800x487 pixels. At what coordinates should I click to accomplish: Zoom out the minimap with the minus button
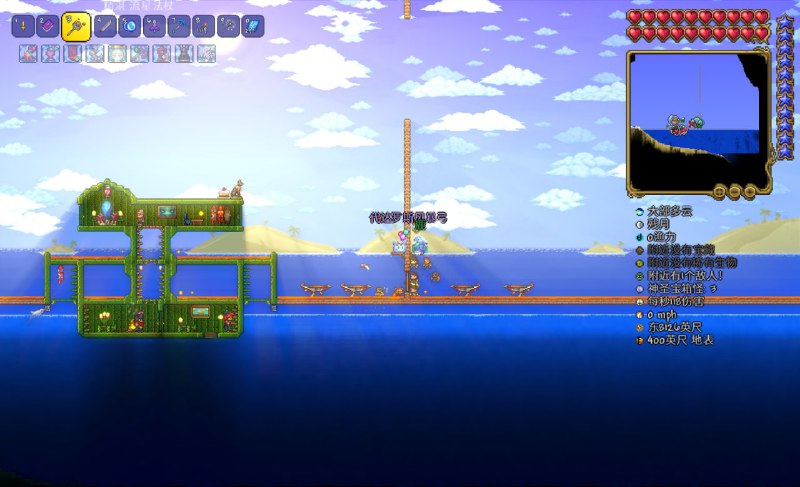pos(733,190)
